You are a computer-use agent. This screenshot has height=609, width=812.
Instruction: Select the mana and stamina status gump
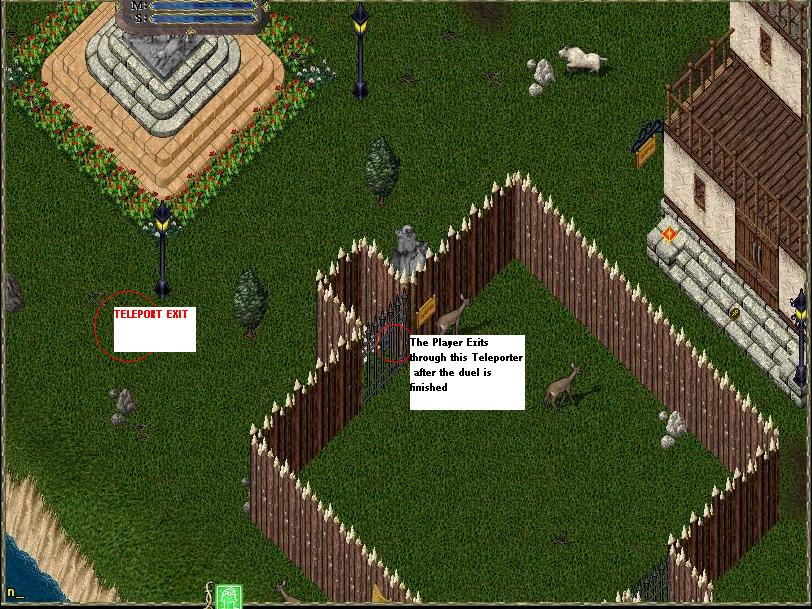(192, 12)
